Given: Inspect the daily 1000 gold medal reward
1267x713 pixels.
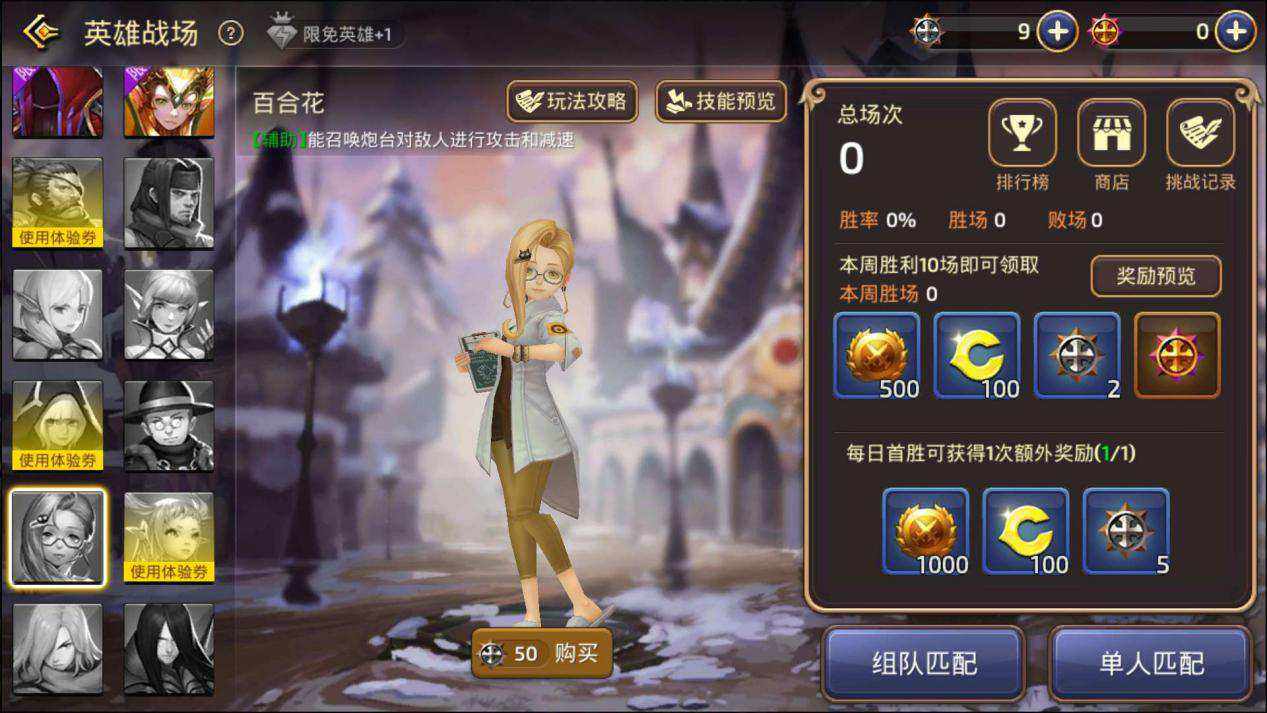Looking at the screenshot, I should (x=925, y=531).
